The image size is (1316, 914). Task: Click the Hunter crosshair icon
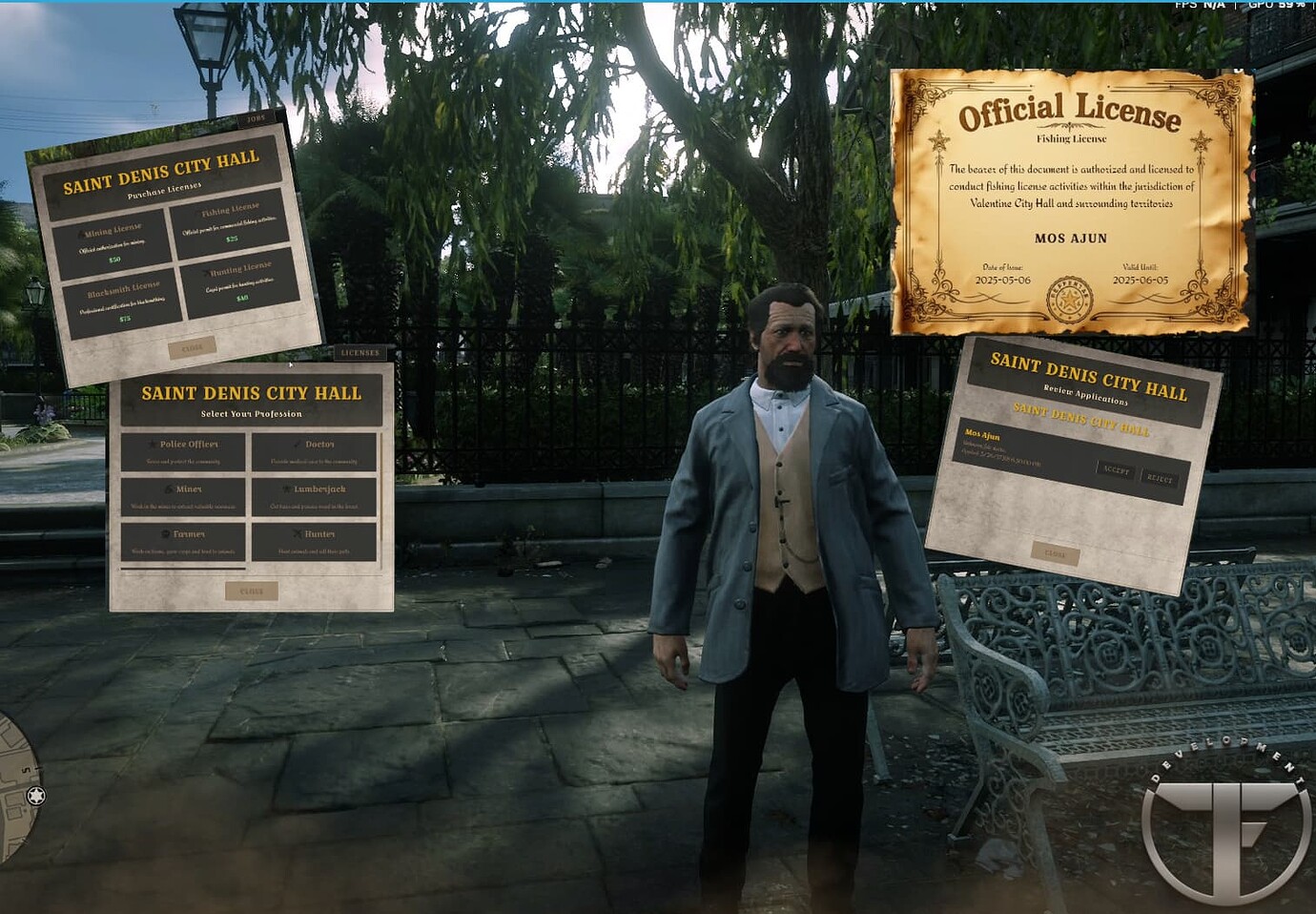[x=297, y=534]
